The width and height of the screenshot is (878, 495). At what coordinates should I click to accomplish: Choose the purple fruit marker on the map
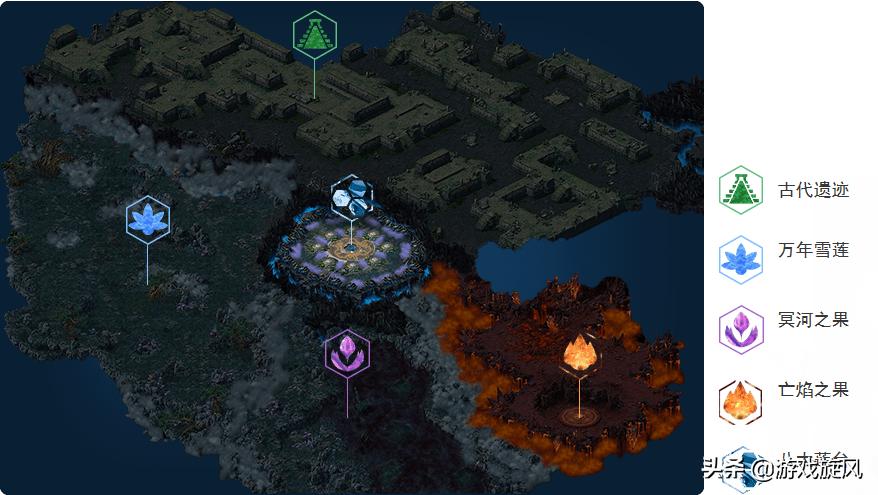(x=347, y=353)
